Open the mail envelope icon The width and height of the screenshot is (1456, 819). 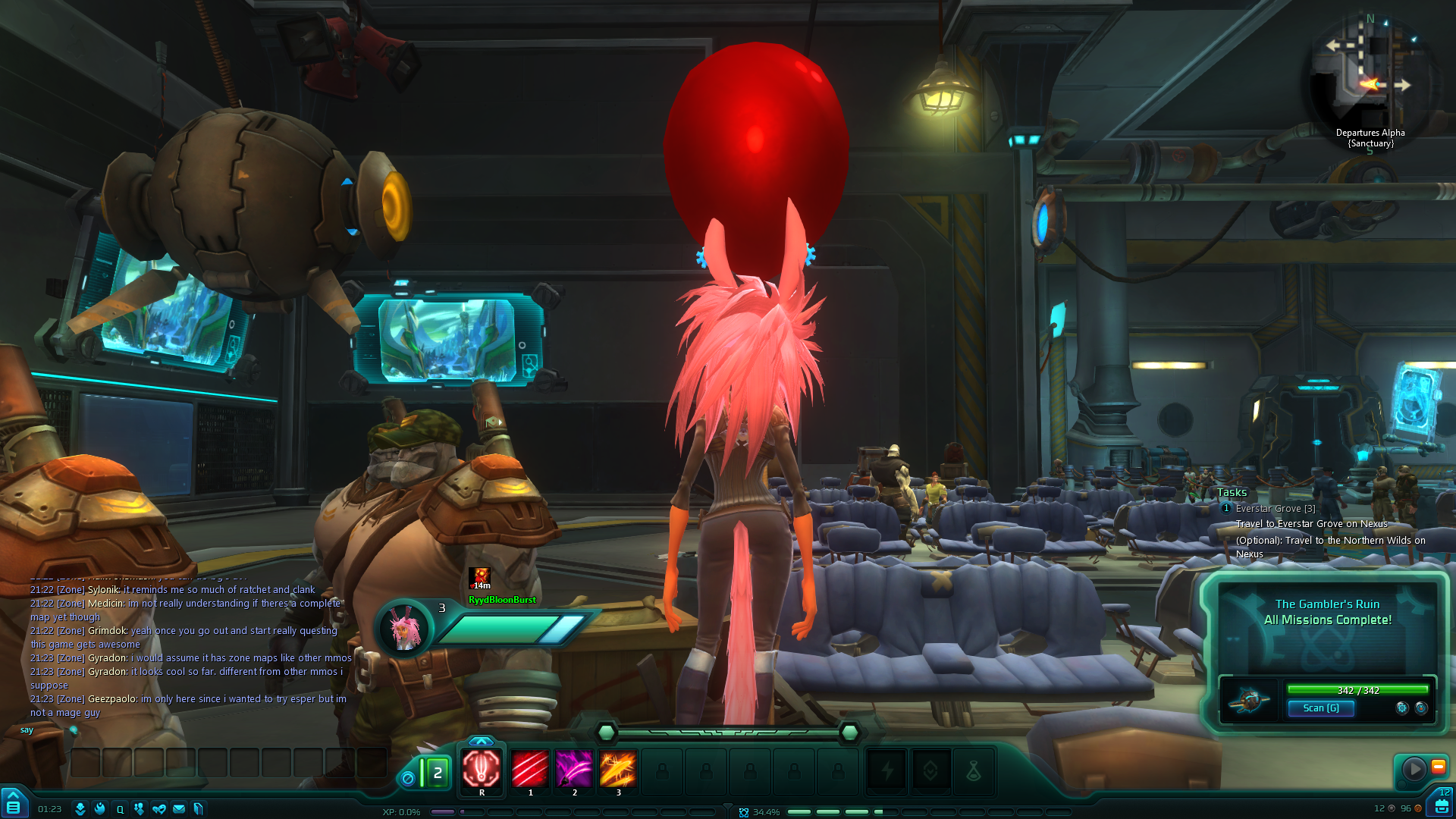click(x=179, y=809)
